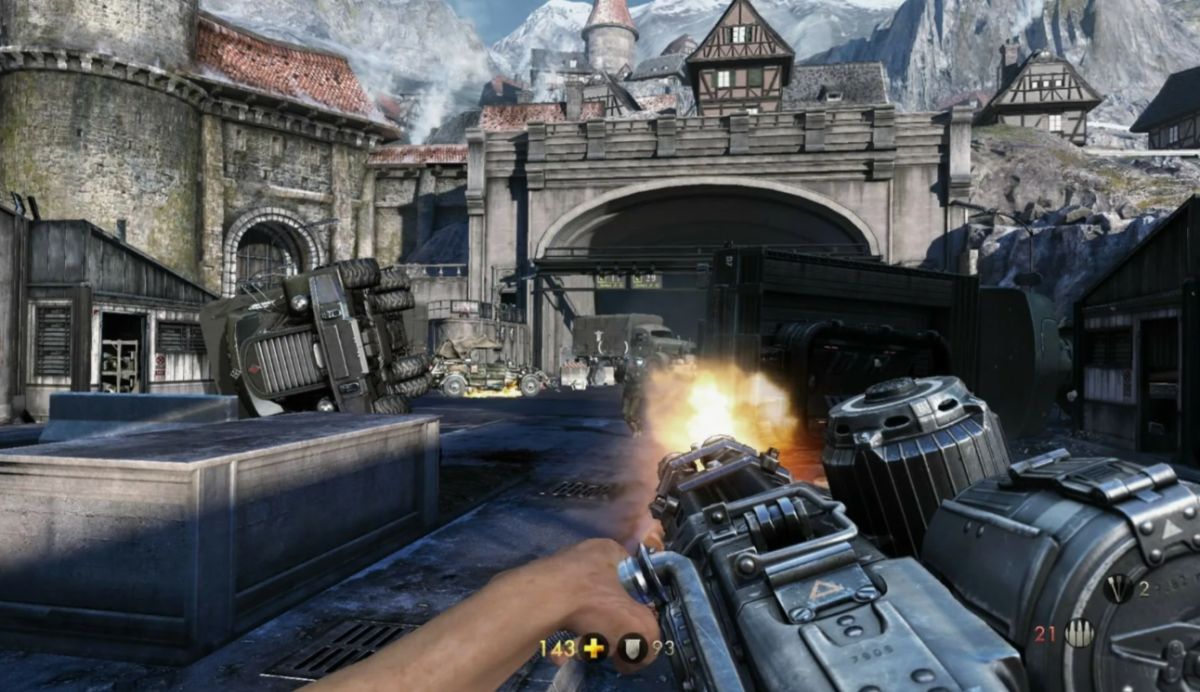Click the armor shield icon
Screen dimensions: 1200x692
633,648
